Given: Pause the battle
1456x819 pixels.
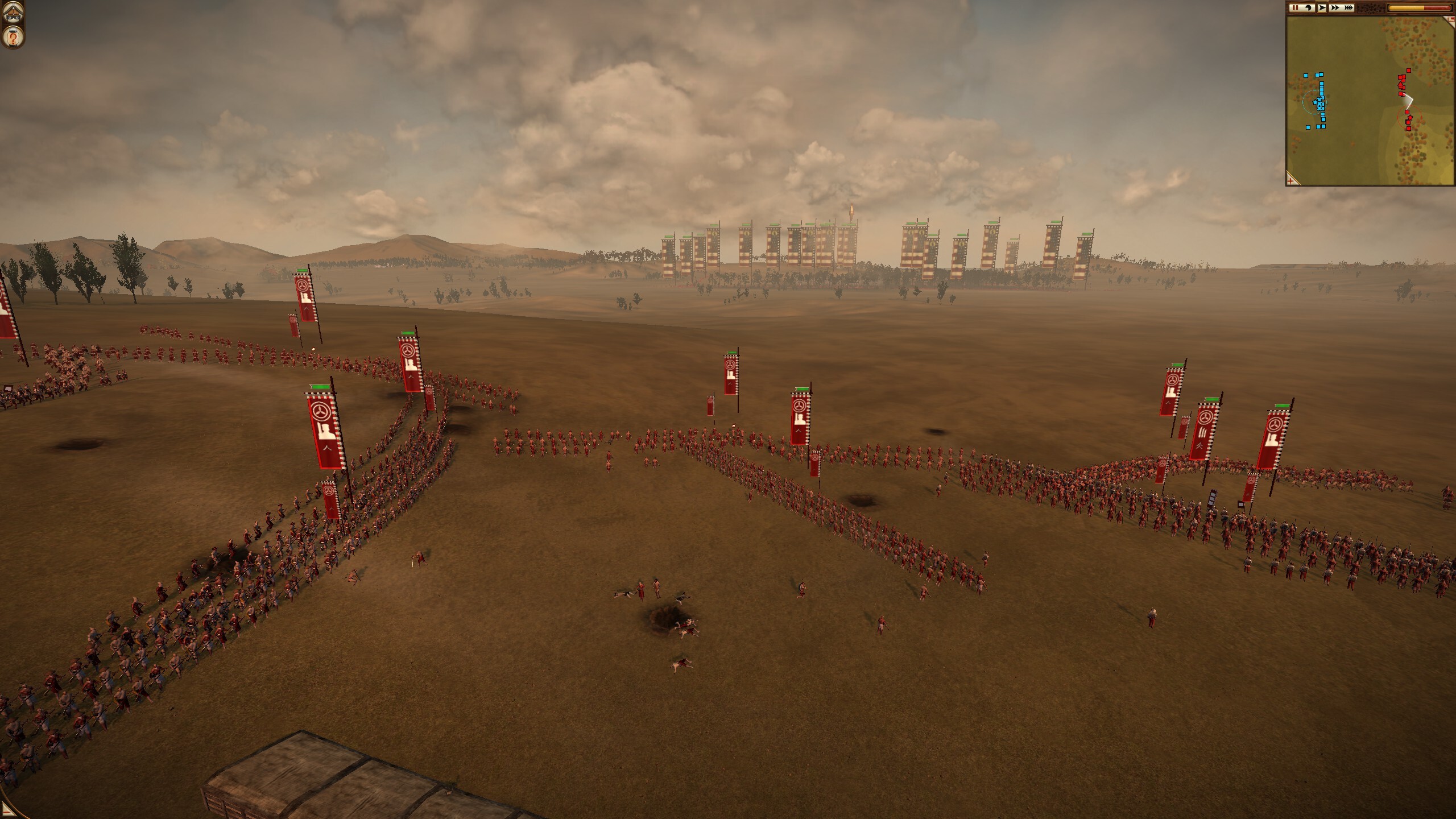Looking at the screenshot, I should 1295,8.
